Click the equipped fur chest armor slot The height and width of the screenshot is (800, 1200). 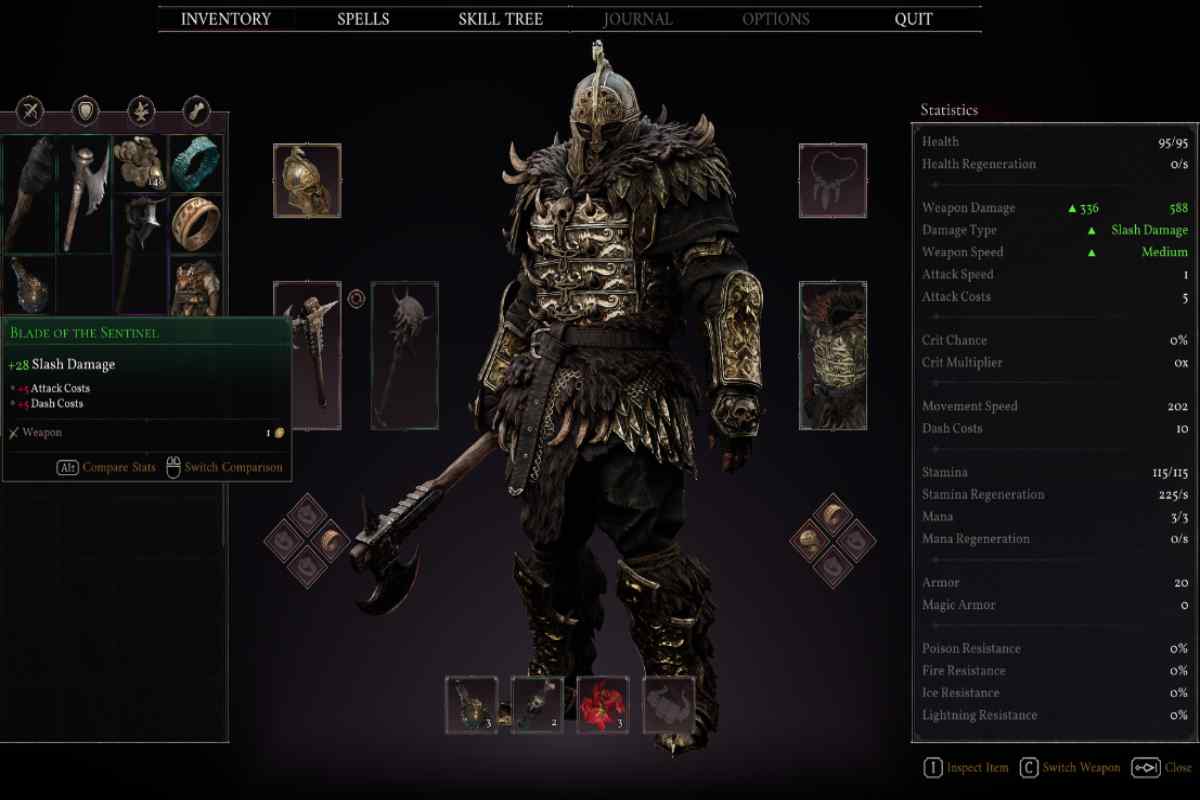click(832, 354)
